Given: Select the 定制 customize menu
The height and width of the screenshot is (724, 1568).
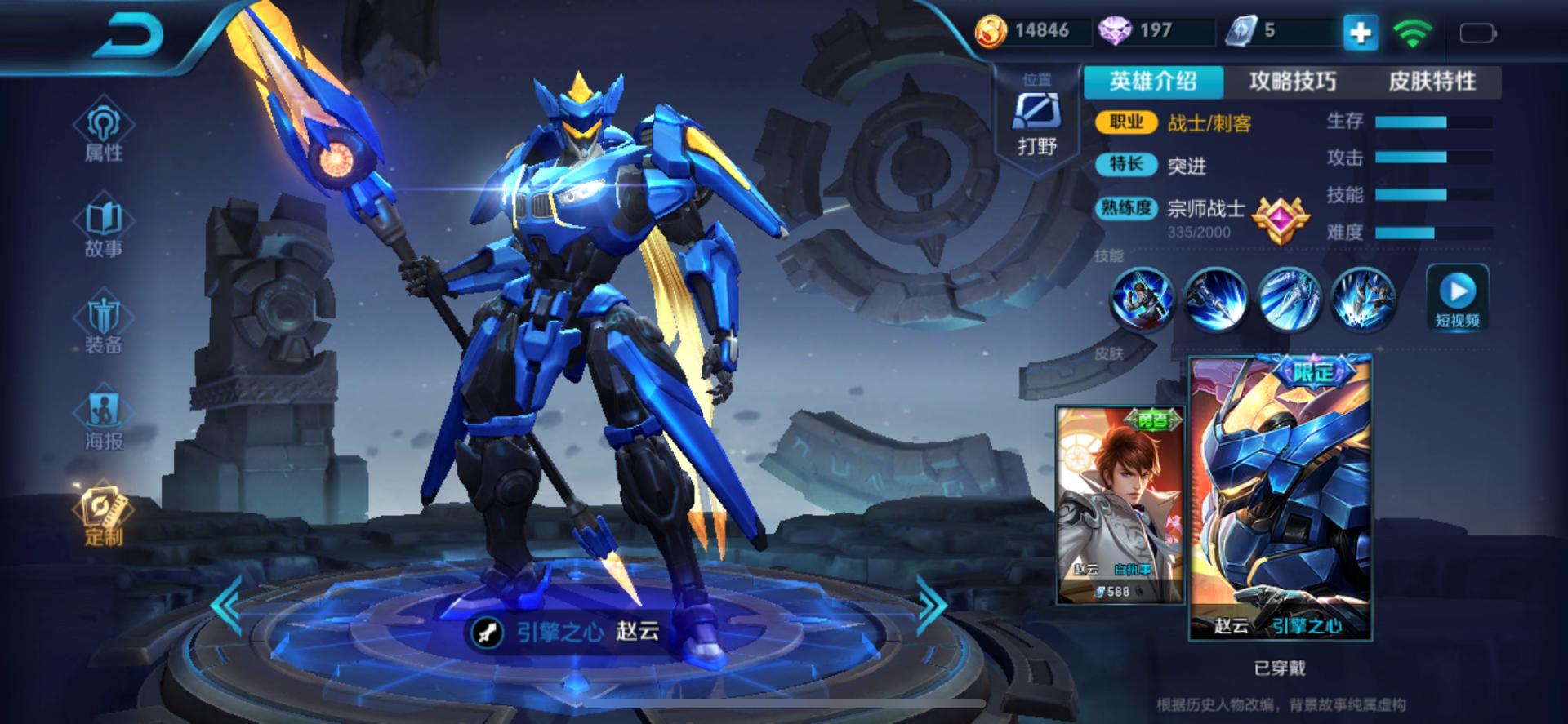Looking at the screenshot, I should 104,514.
